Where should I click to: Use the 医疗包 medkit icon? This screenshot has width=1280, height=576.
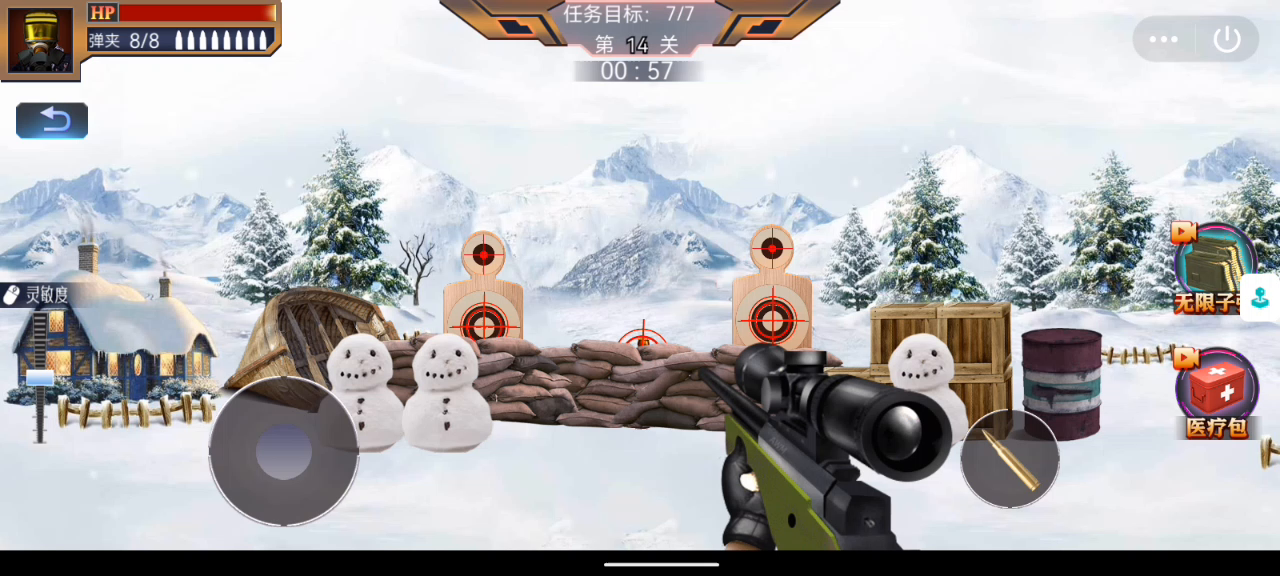[x=1216, y=391]
